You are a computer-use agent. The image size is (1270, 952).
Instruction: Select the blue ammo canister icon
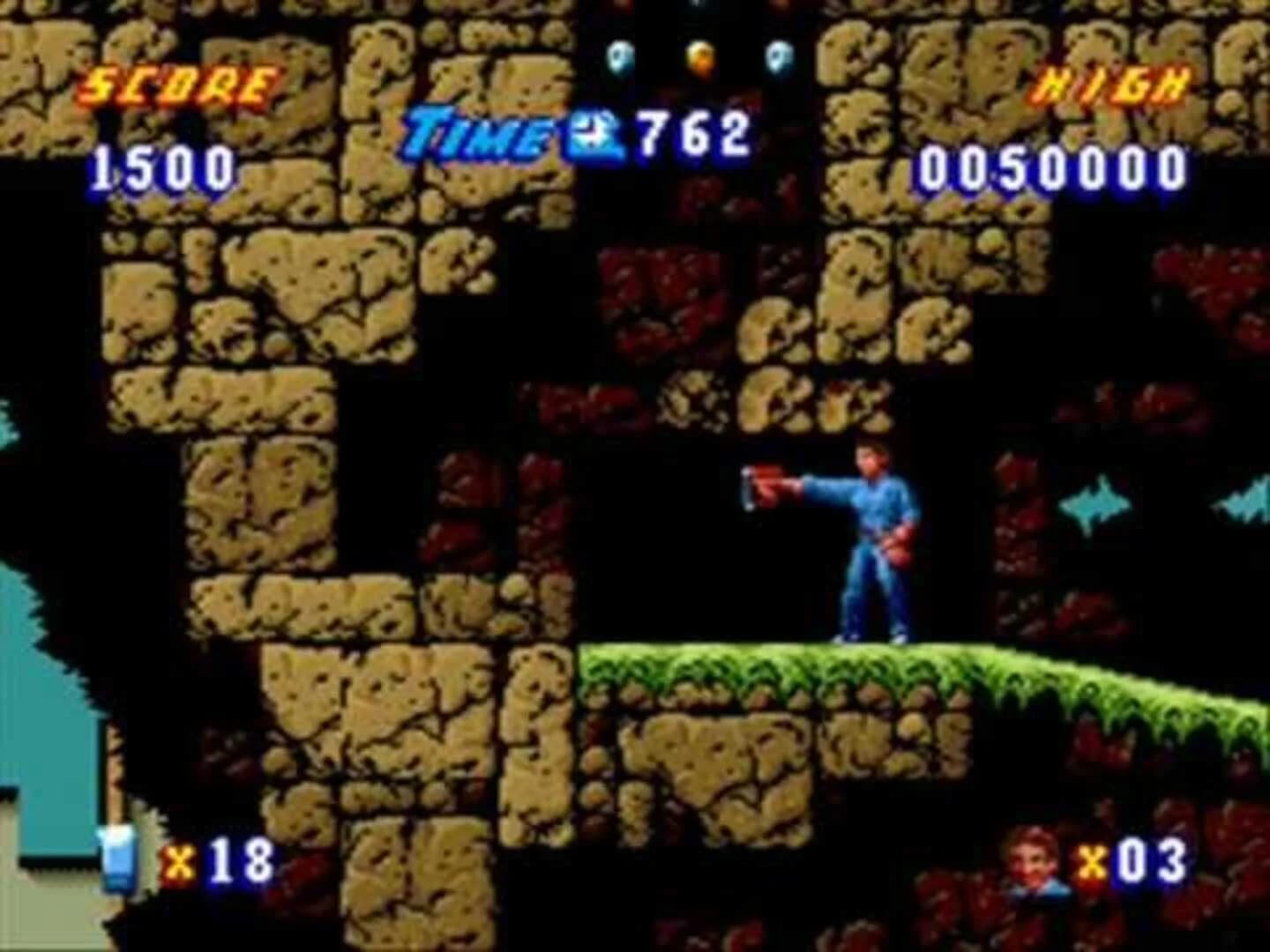pyautogui.click(x=119, y=859)
